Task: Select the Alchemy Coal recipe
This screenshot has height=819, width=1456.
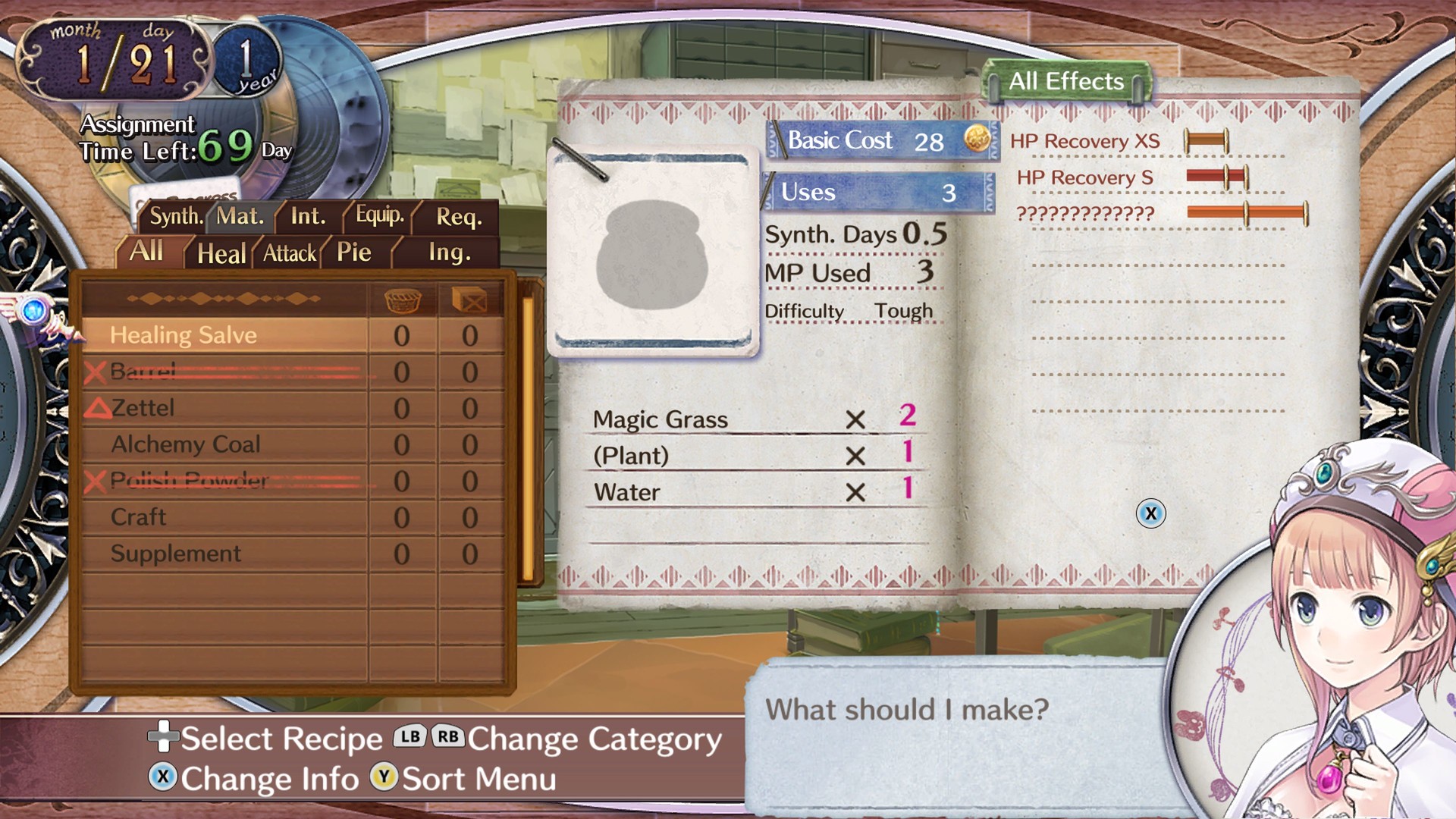Action: coord(184,444)
